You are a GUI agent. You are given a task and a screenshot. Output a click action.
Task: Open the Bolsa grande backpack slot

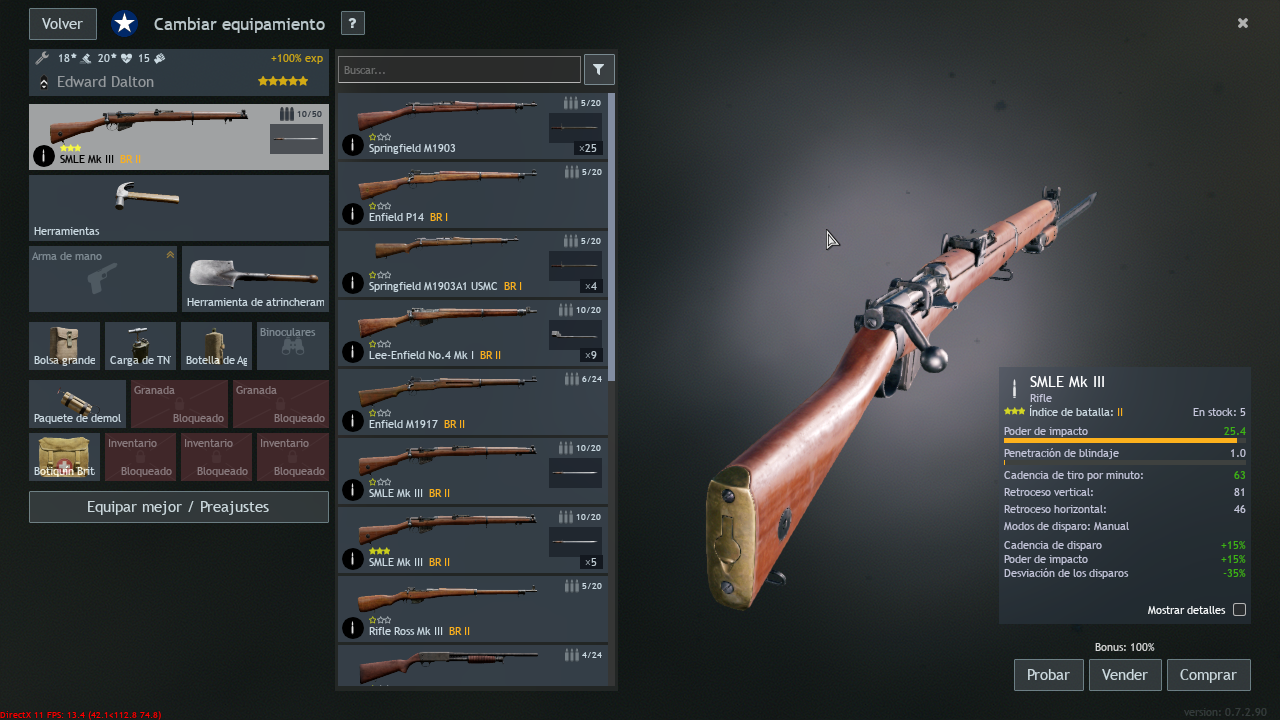[x=64, y=346]
